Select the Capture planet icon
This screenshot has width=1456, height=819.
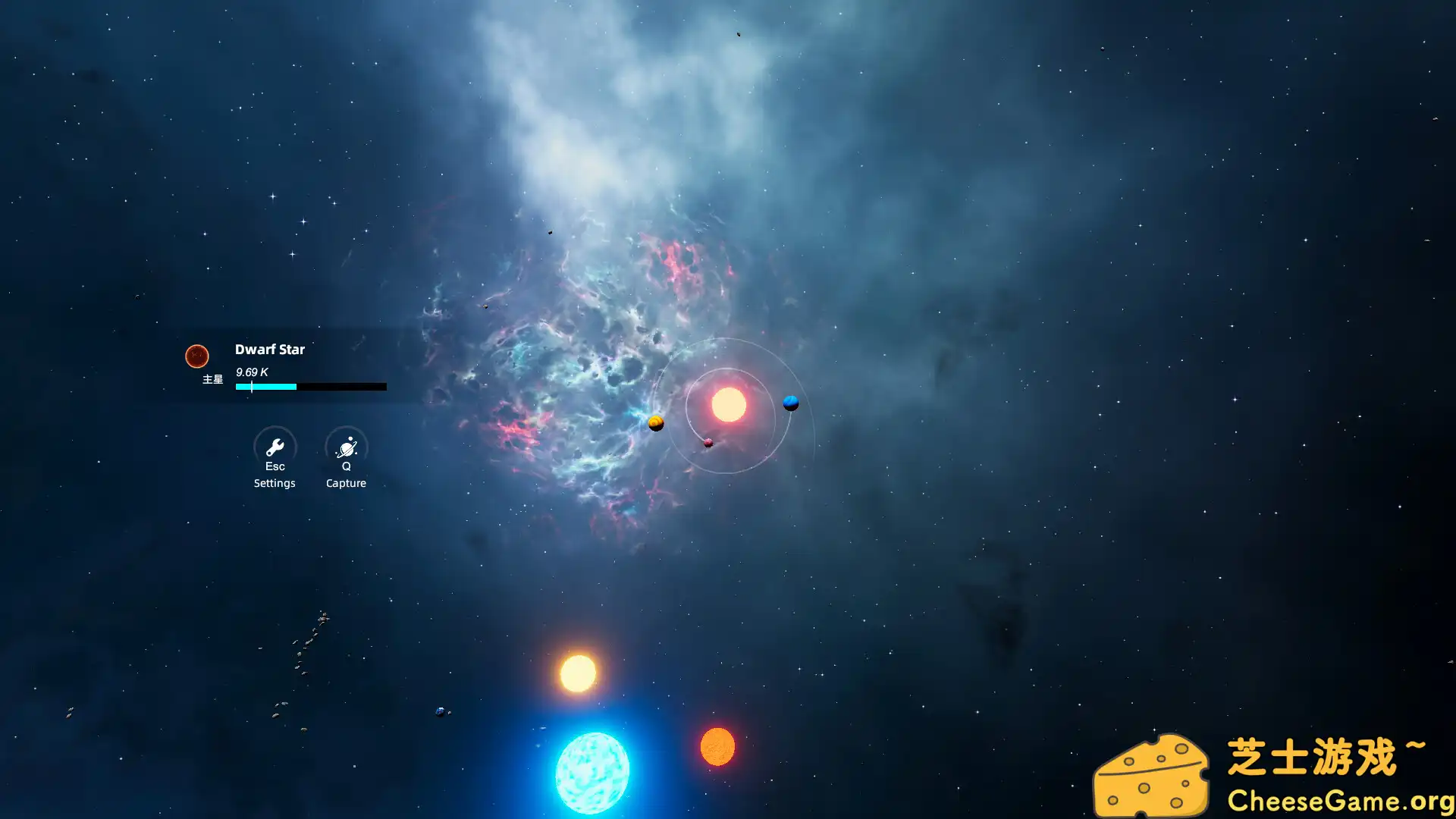[x=346, y=447]
